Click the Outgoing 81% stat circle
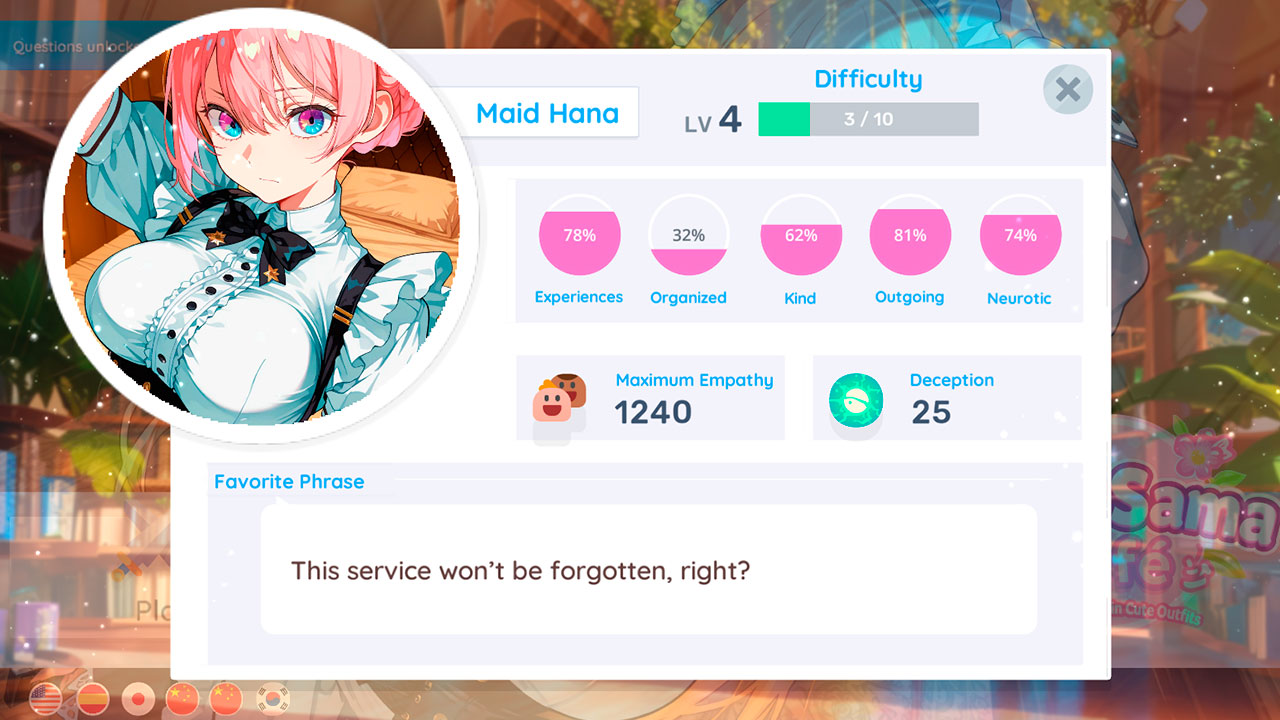 (910, 237)
